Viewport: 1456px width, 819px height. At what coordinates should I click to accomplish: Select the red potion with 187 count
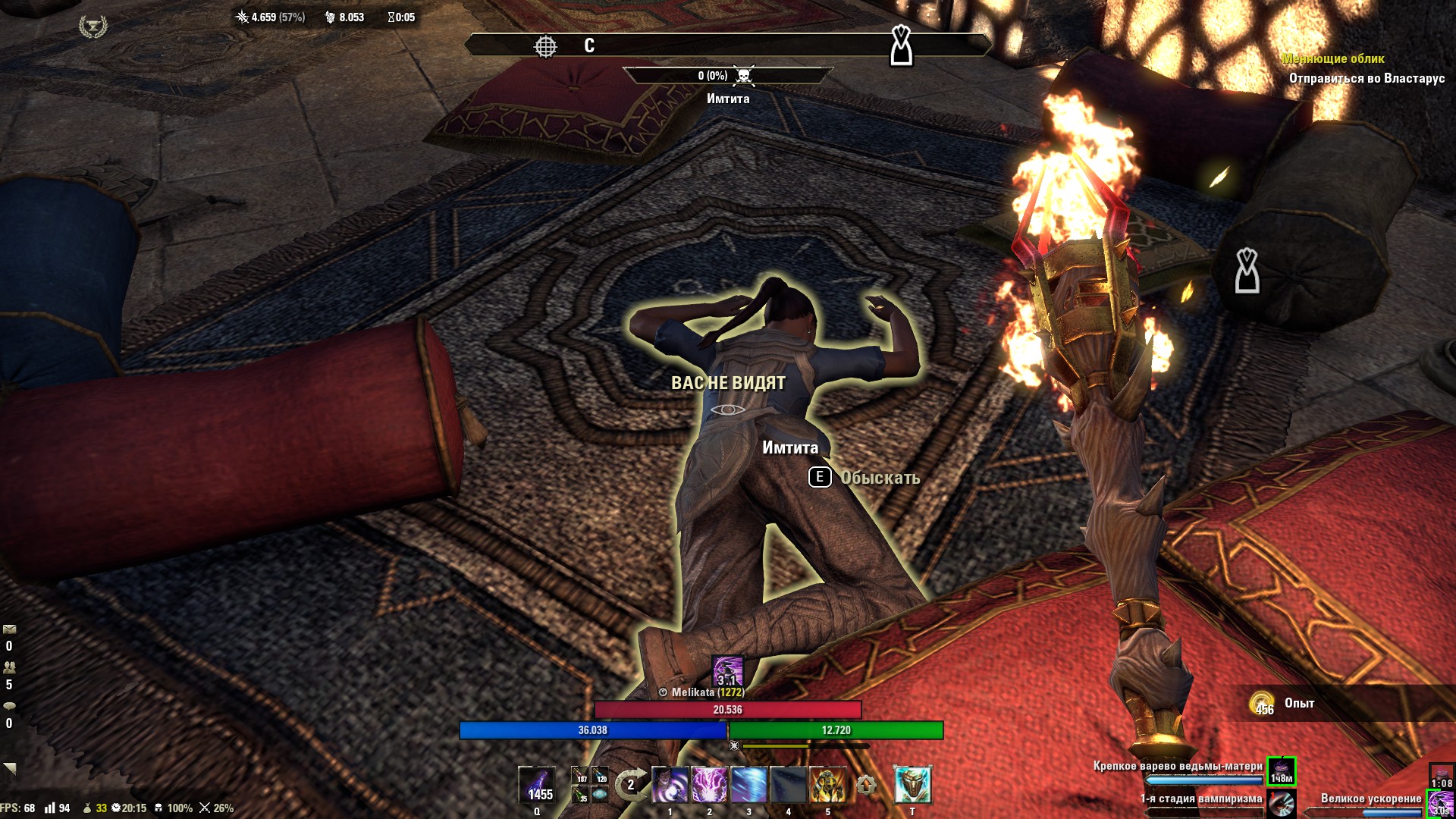pyautogui.click(x=580, y=777)
